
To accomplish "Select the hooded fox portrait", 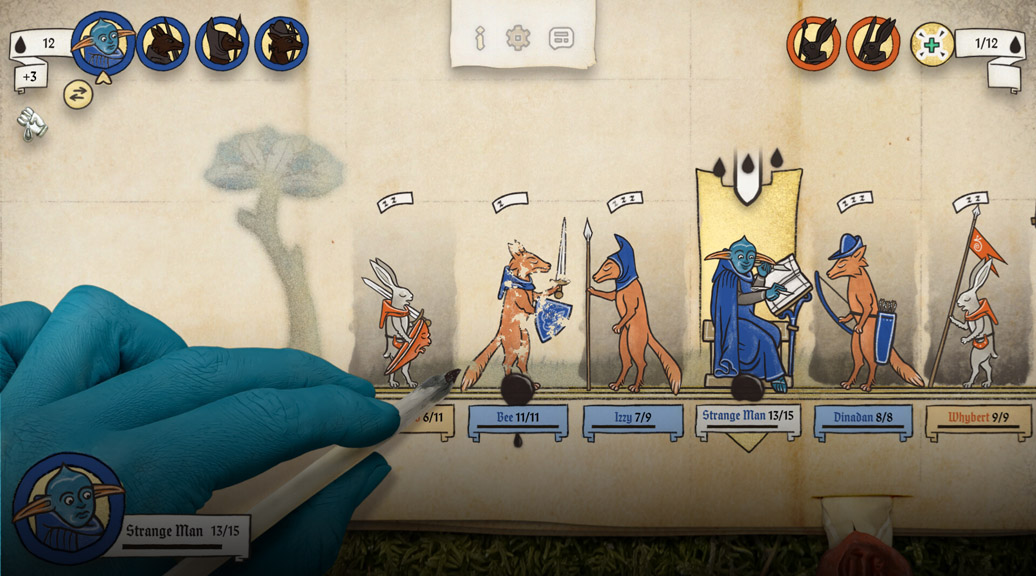I will pyautogui.click(x=222, y=43).
